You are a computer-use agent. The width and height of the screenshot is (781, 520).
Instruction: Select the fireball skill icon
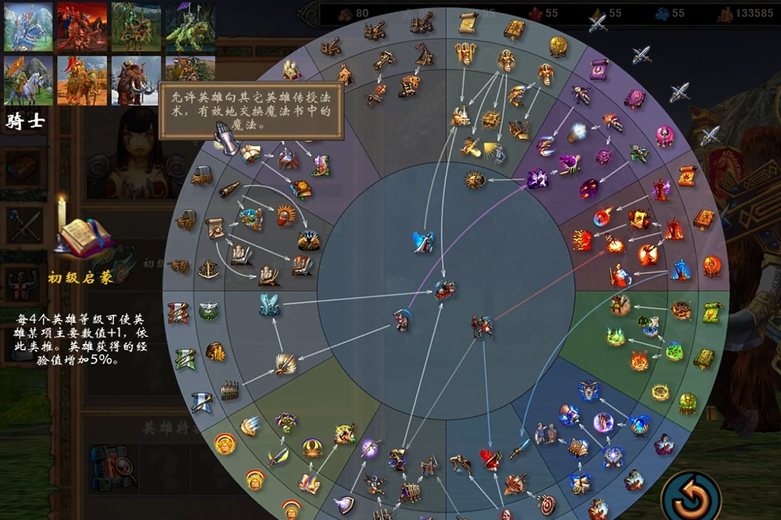pos(603,216)
